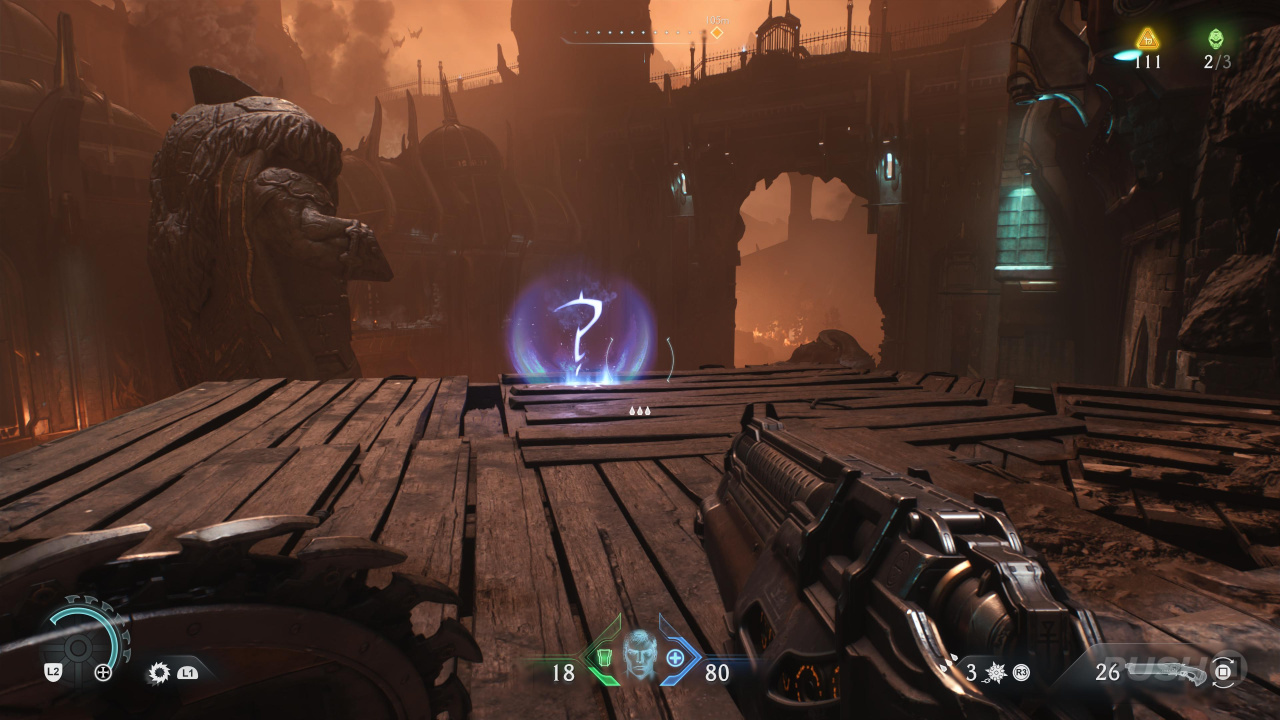Trigger the spiked melee attack icon
Viewport: 1280px width, 720px height.
pyautogui.click(x=158, y=672)
